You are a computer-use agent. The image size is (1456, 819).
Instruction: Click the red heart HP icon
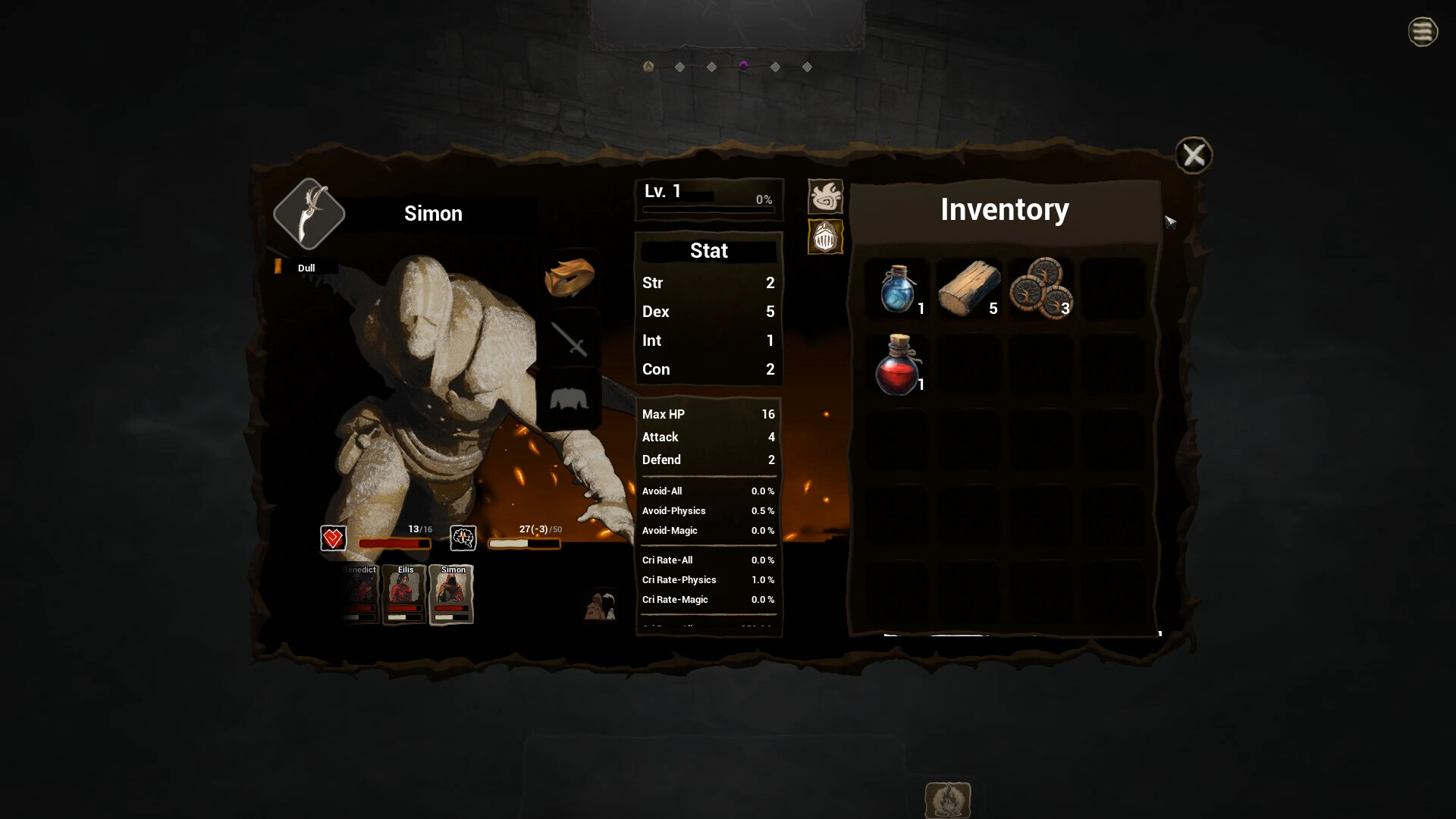(333, 539)
